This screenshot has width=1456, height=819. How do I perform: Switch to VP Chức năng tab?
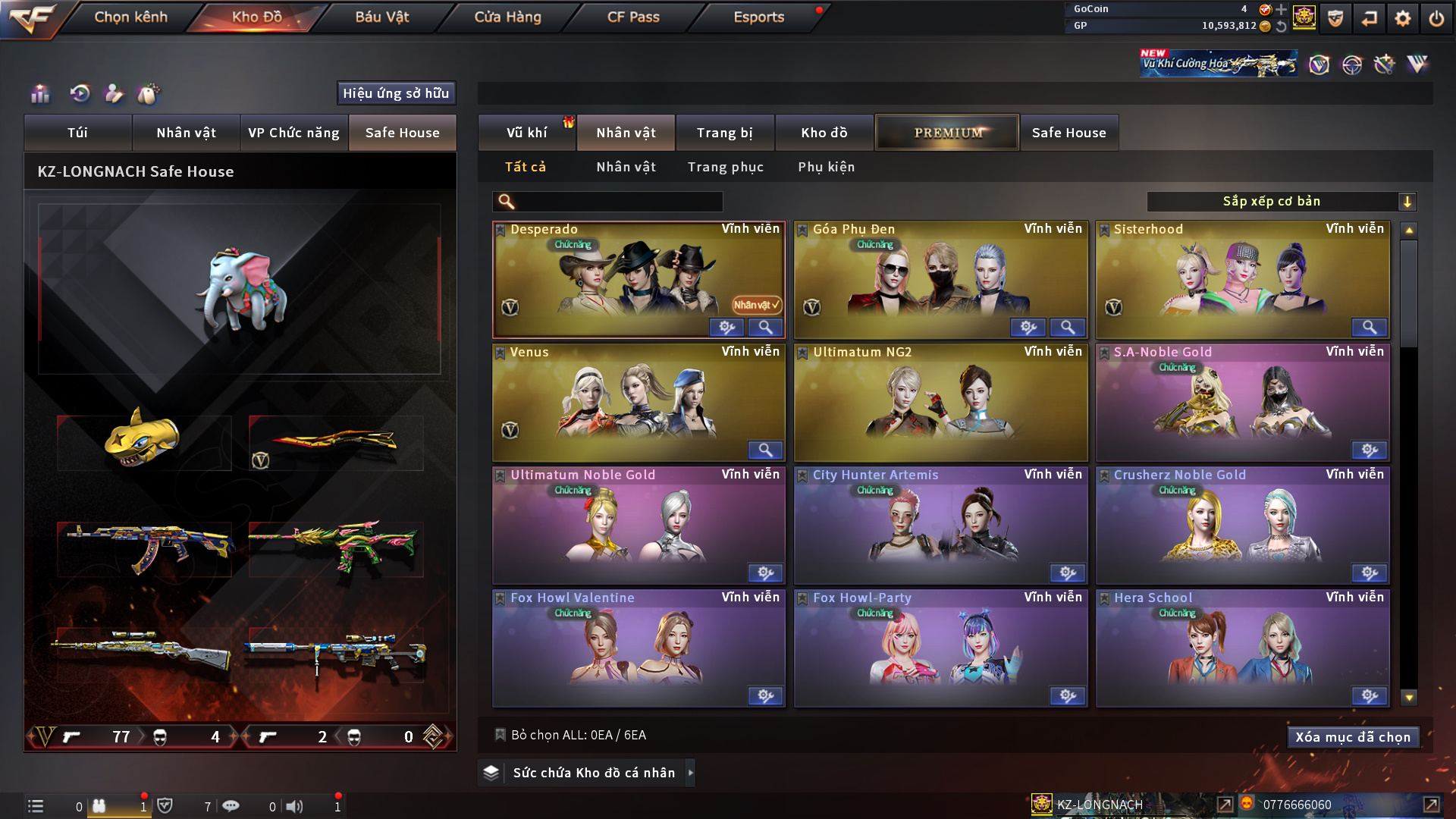[x=293, y=133]
